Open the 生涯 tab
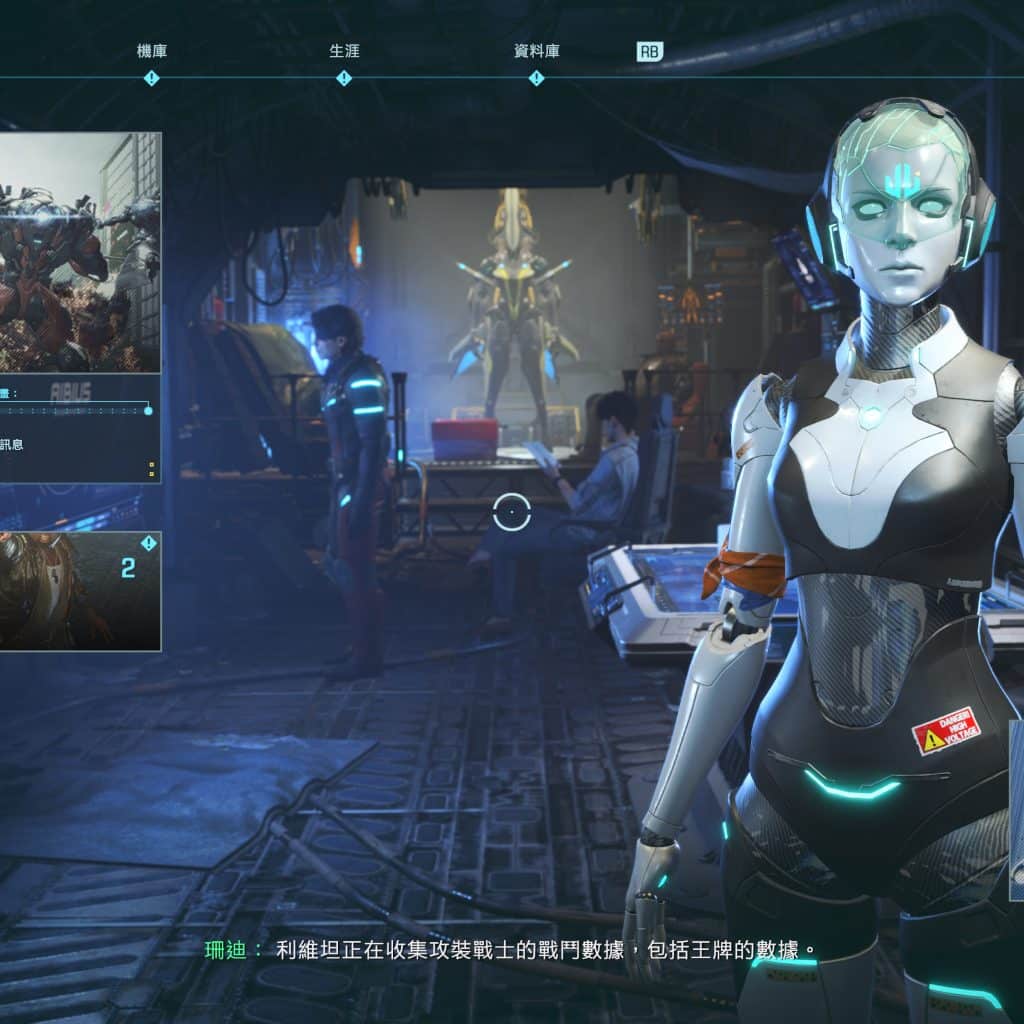 coord(344,52)
